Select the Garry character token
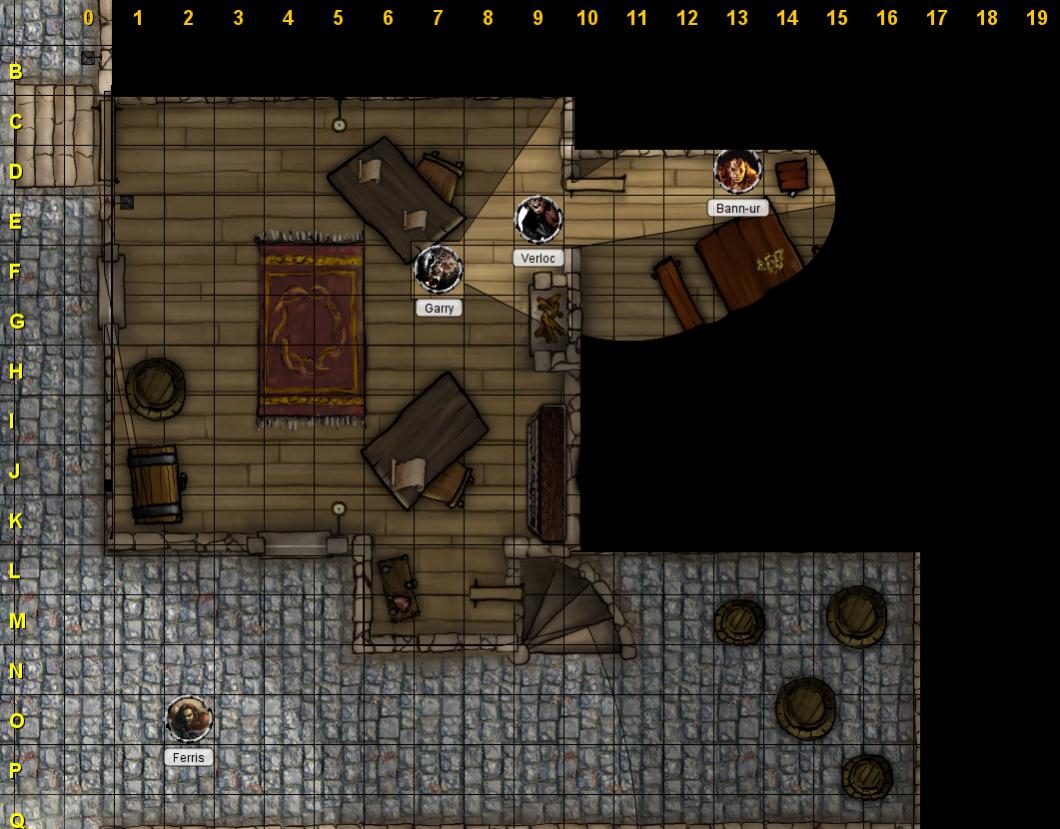Screen dimensions: 1060x829 (x=438, y=269)
